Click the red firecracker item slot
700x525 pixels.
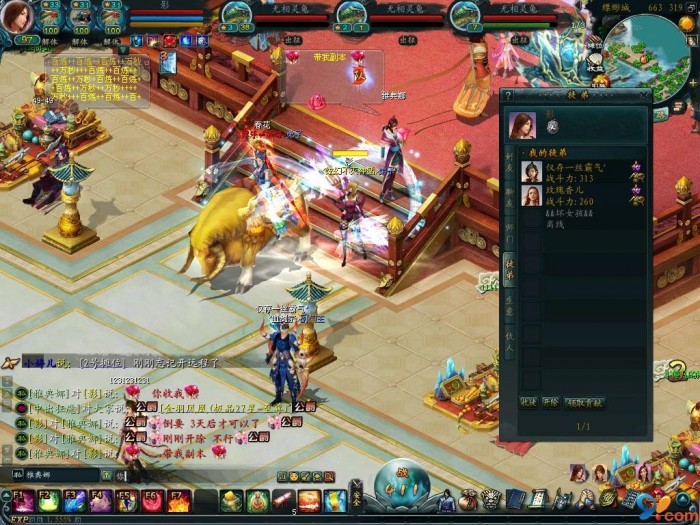click(284, 500)
